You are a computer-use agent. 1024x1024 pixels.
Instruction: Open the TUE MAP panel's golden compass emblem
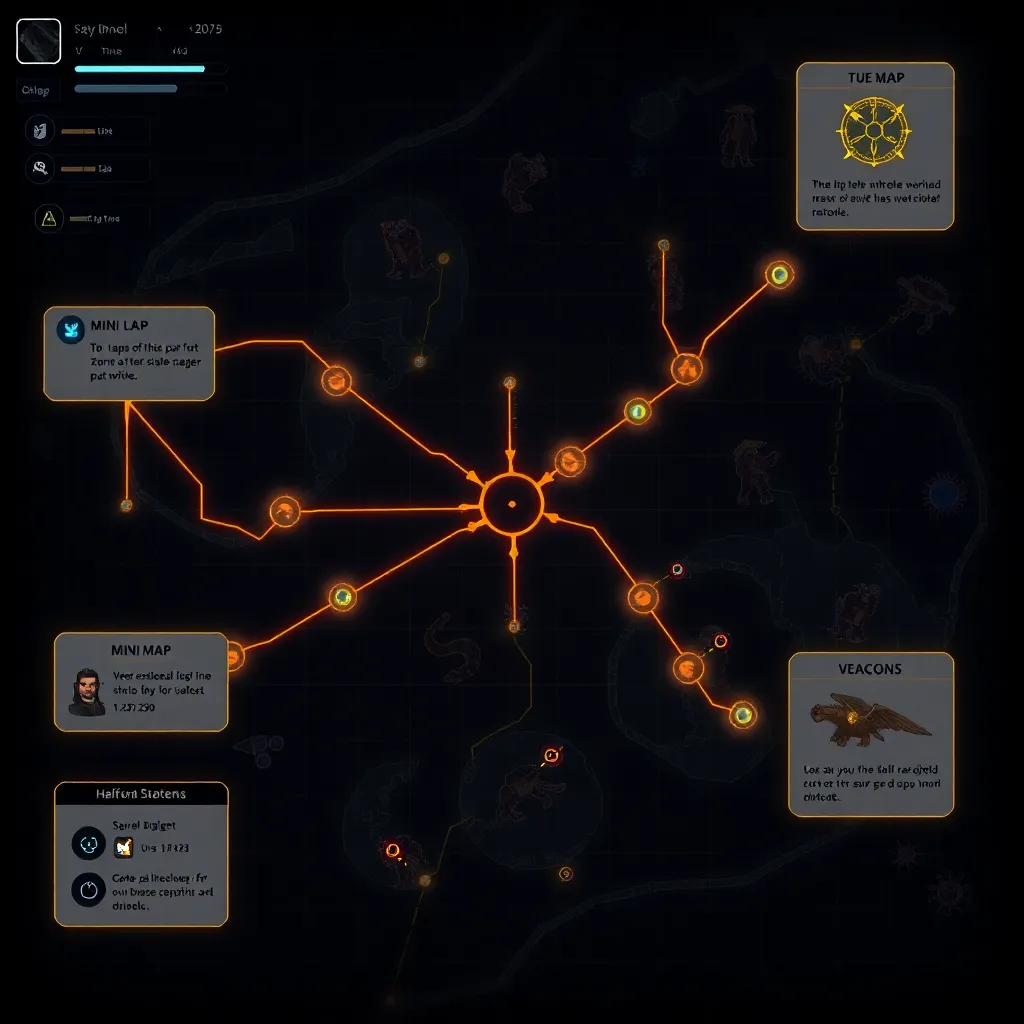pyautogui.click(x=874, y=131)
